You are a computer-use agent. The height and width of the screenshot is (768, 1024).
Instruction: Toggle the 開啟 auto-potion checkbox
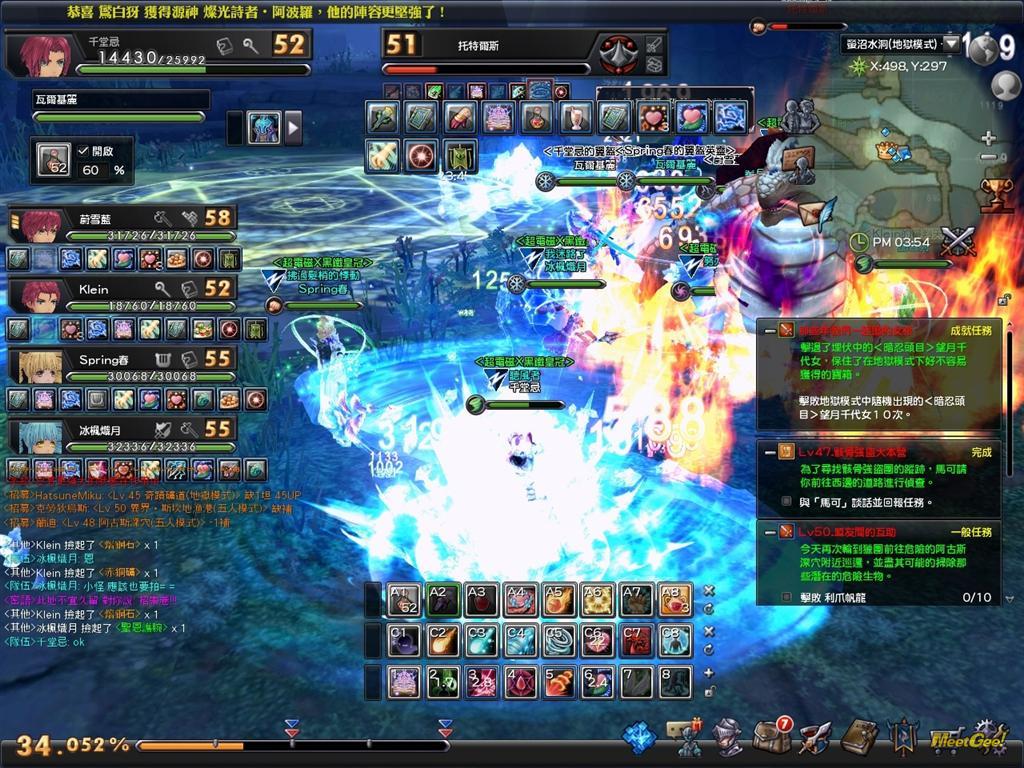[83, 150]
